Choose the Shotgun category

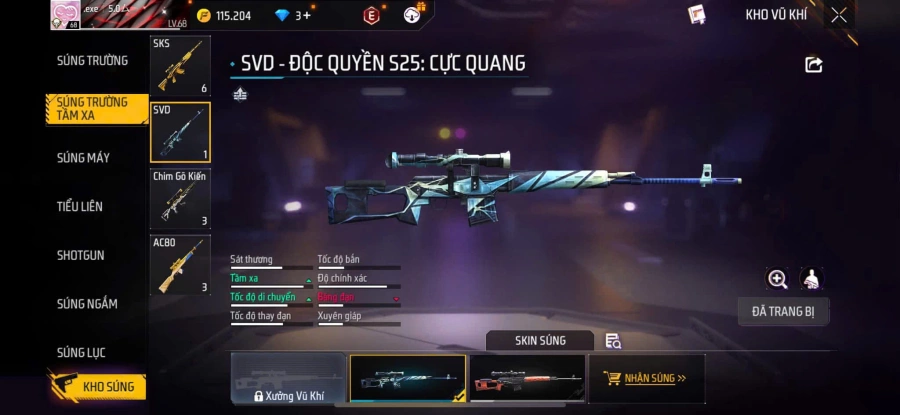point(80,255)
